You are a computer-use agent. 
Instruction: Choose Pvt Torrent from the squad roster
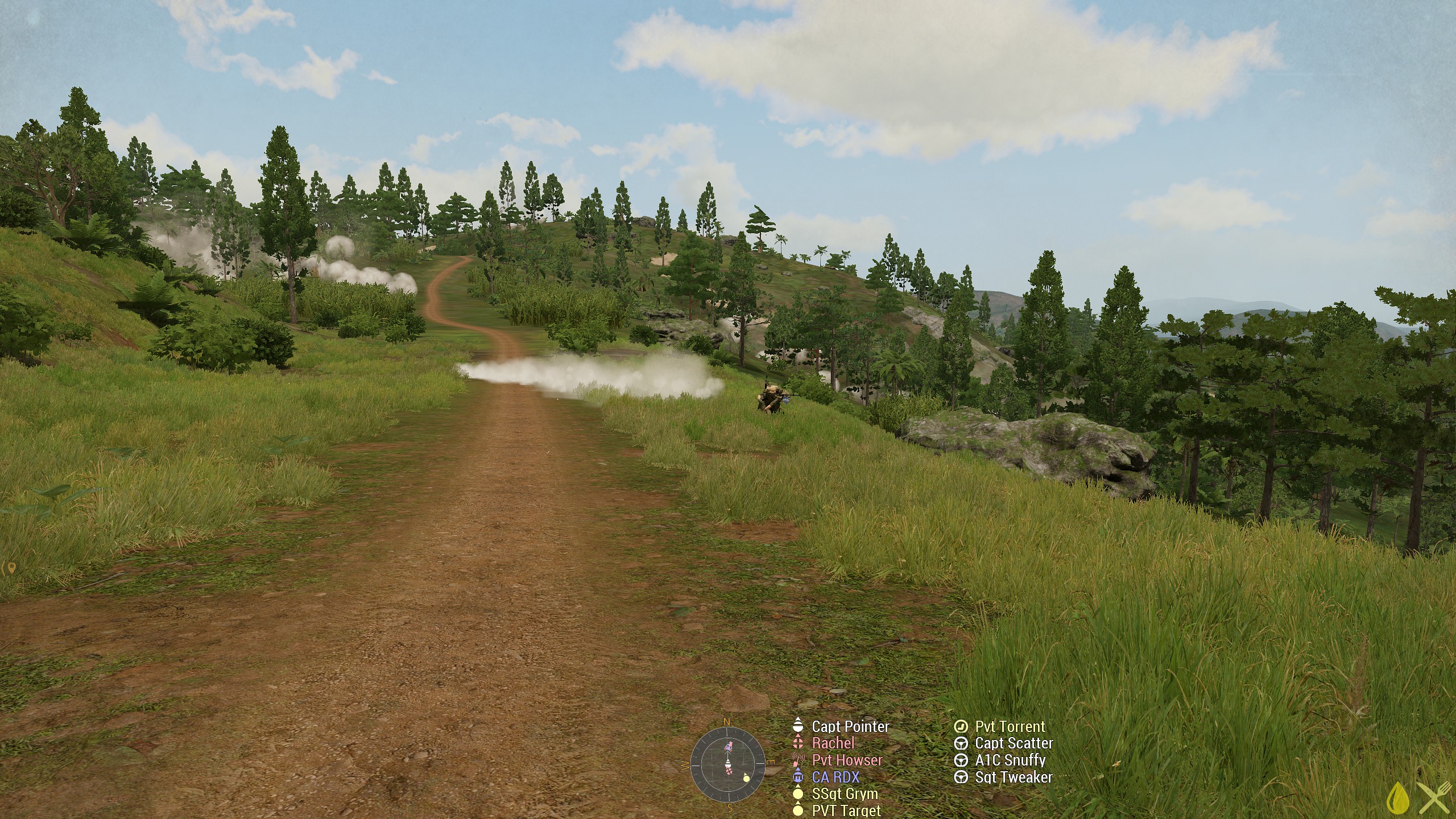point(1010,726)
